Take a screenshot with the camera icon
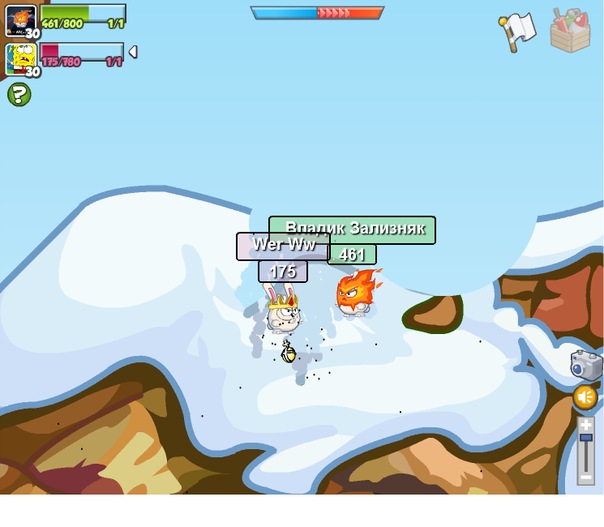604x527 pixels. [x=586, y=364]
